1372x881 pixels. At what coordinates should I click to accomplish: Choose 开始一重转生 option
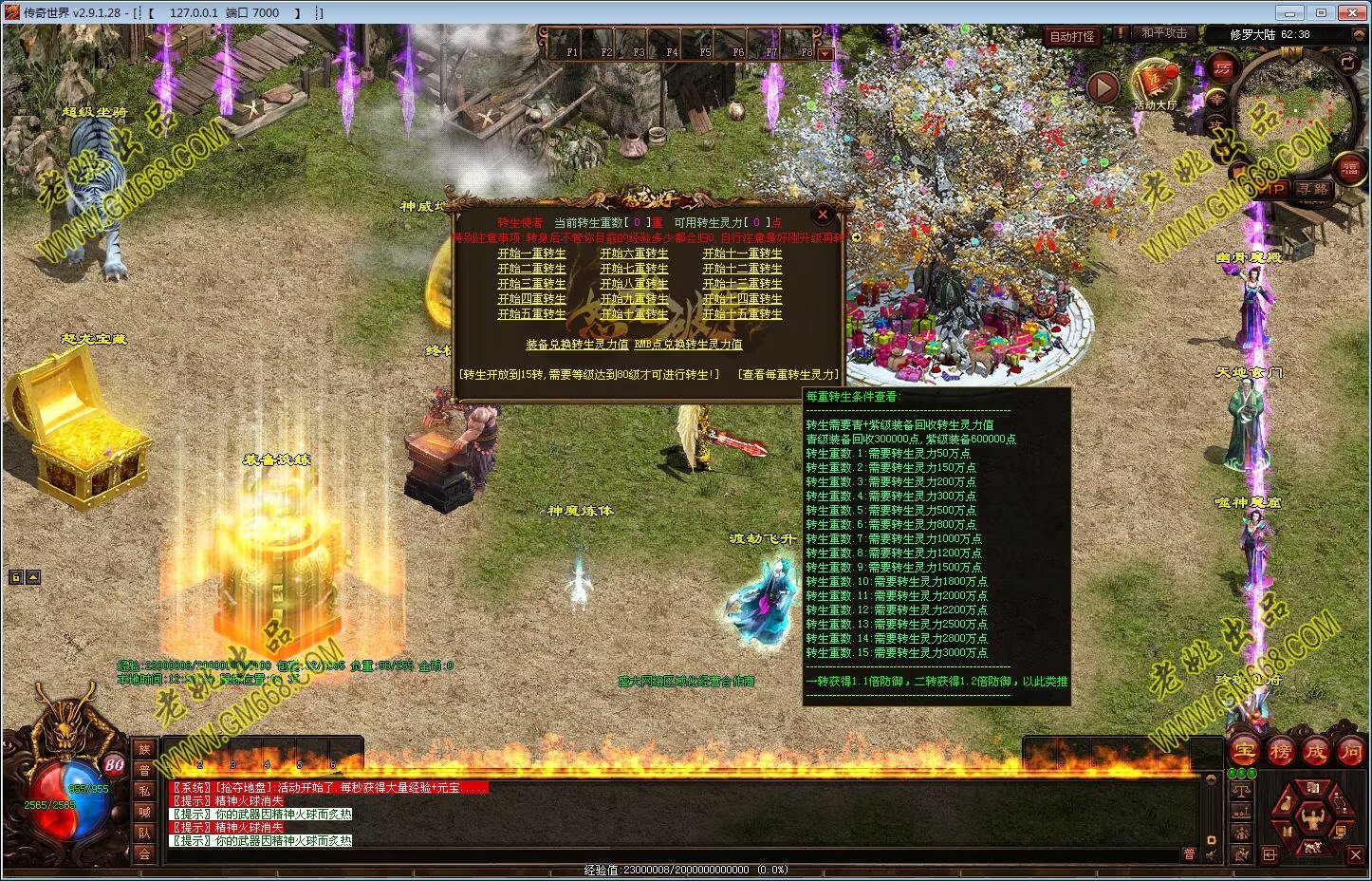coord(531,253)
